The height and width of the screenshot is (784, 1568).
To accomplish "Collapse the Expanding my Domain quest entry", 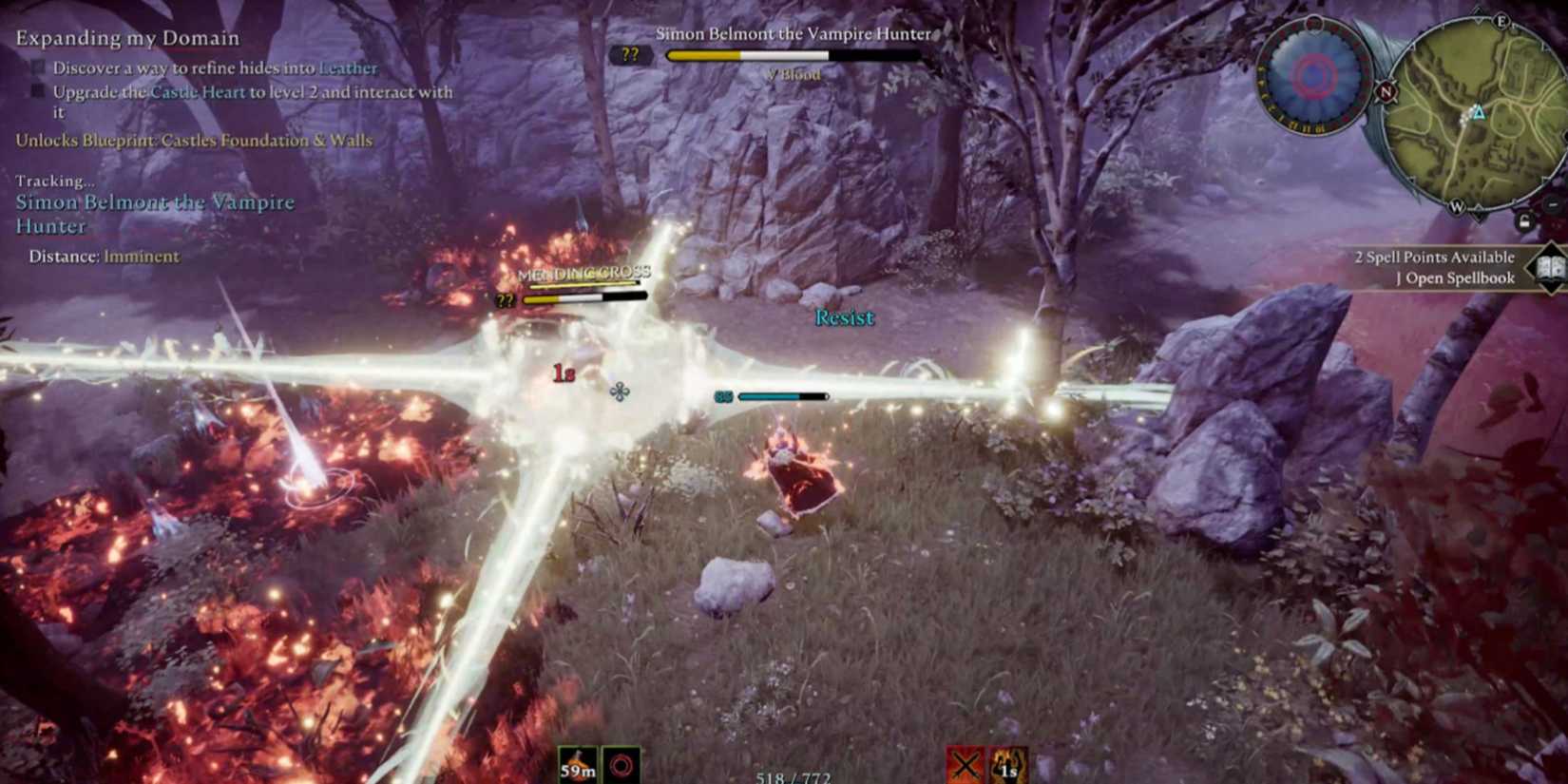I will 126,38.
